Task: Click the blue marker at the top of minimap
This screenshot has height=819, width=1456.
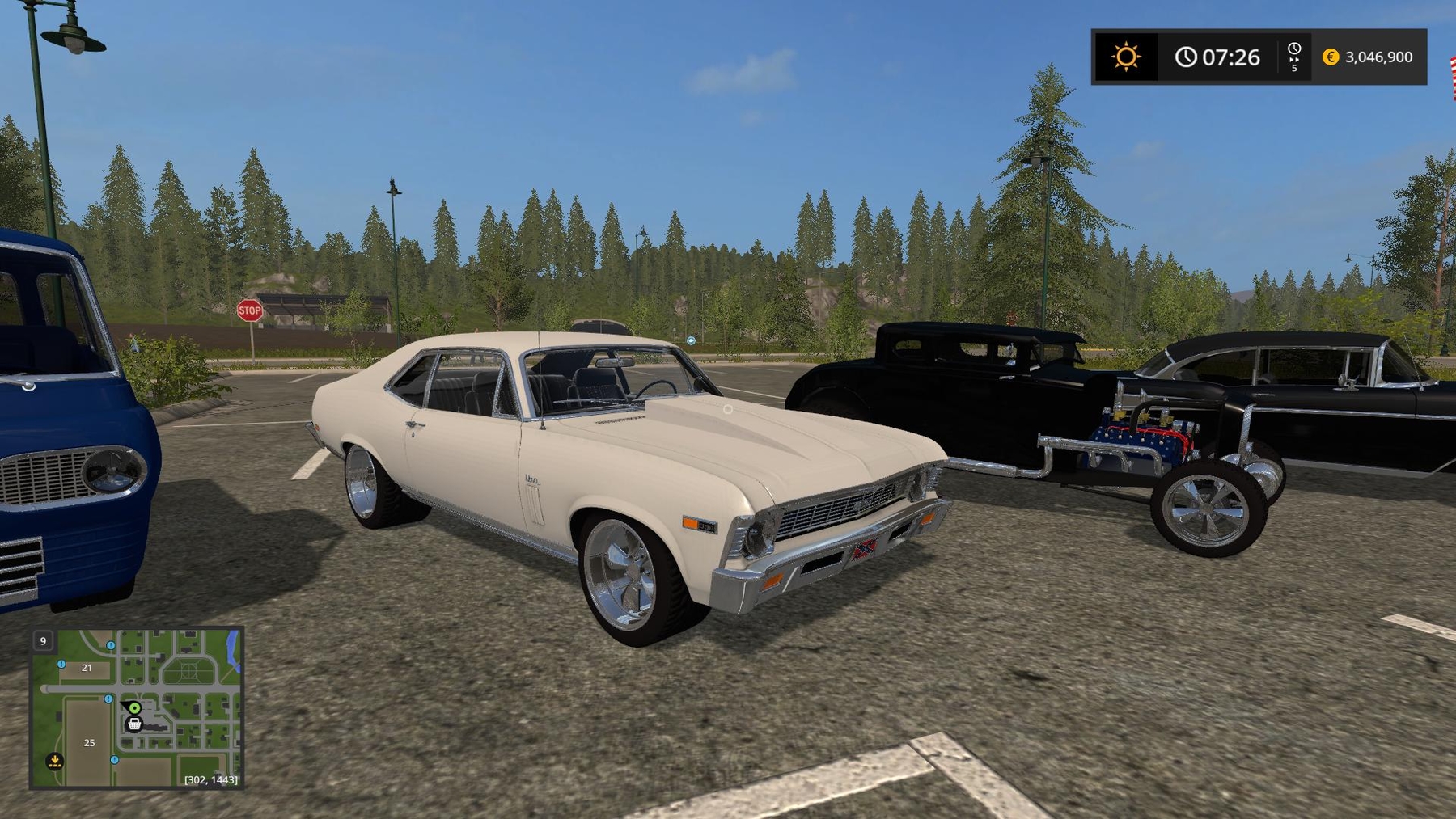Action: (111, 645)
